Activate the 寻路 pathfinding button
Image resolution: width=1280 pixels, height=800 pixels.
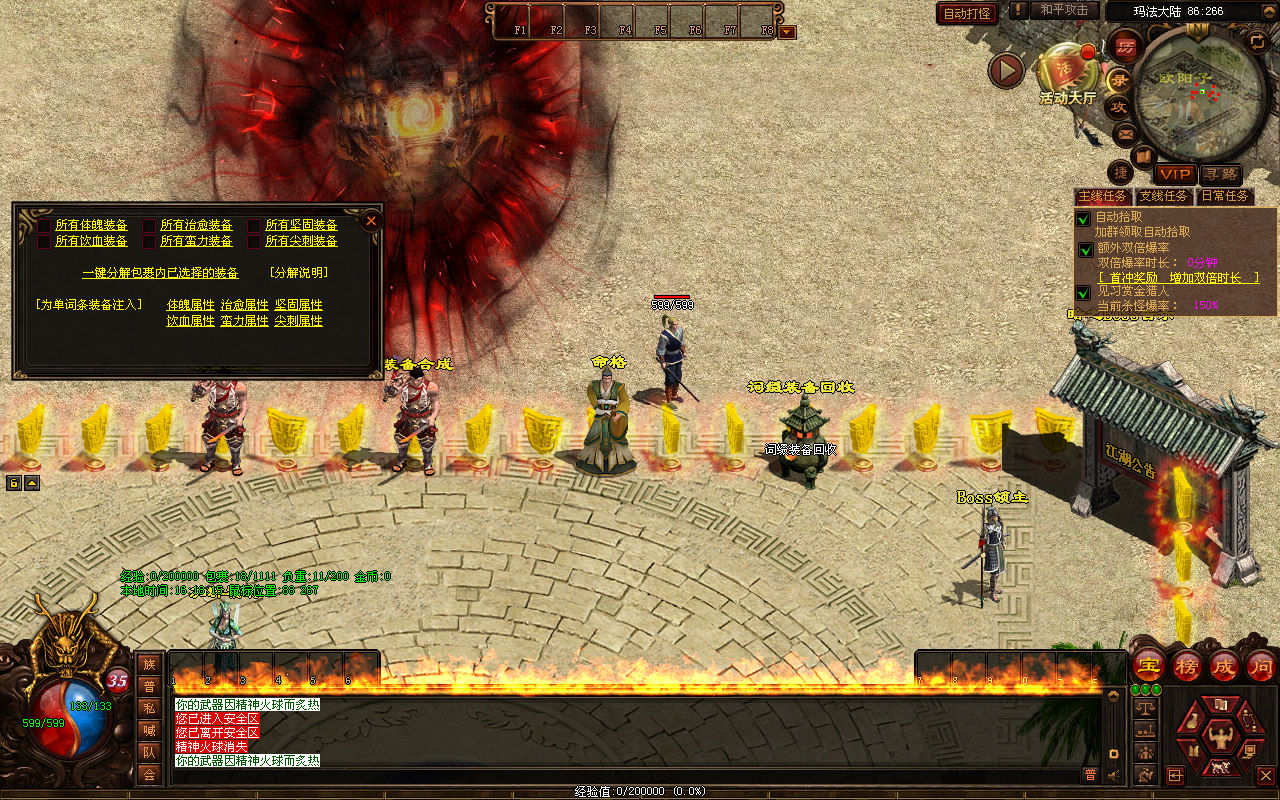point(1220,174)
